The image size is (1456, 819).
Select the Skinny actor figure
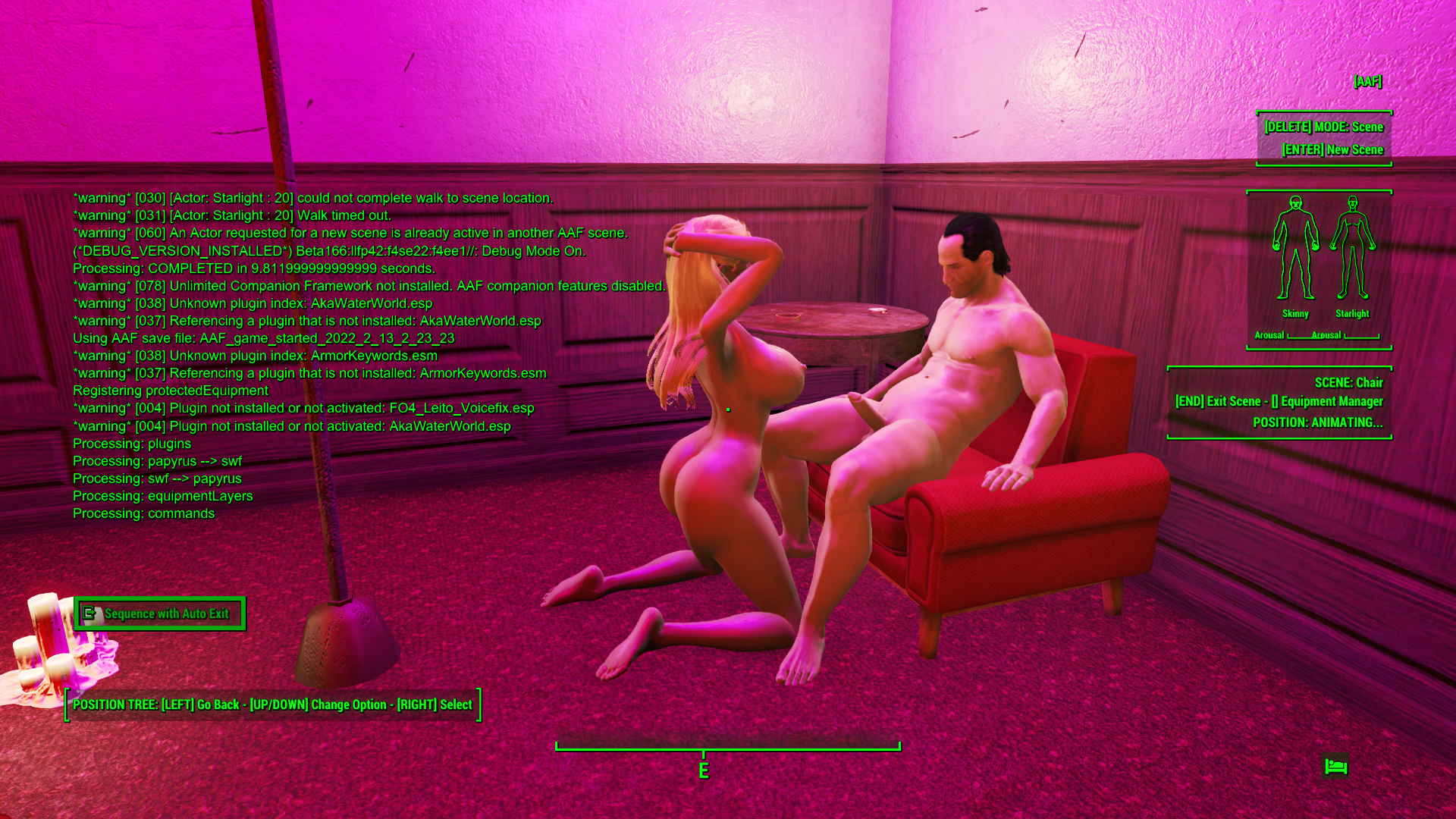[x=1295, y=249]
